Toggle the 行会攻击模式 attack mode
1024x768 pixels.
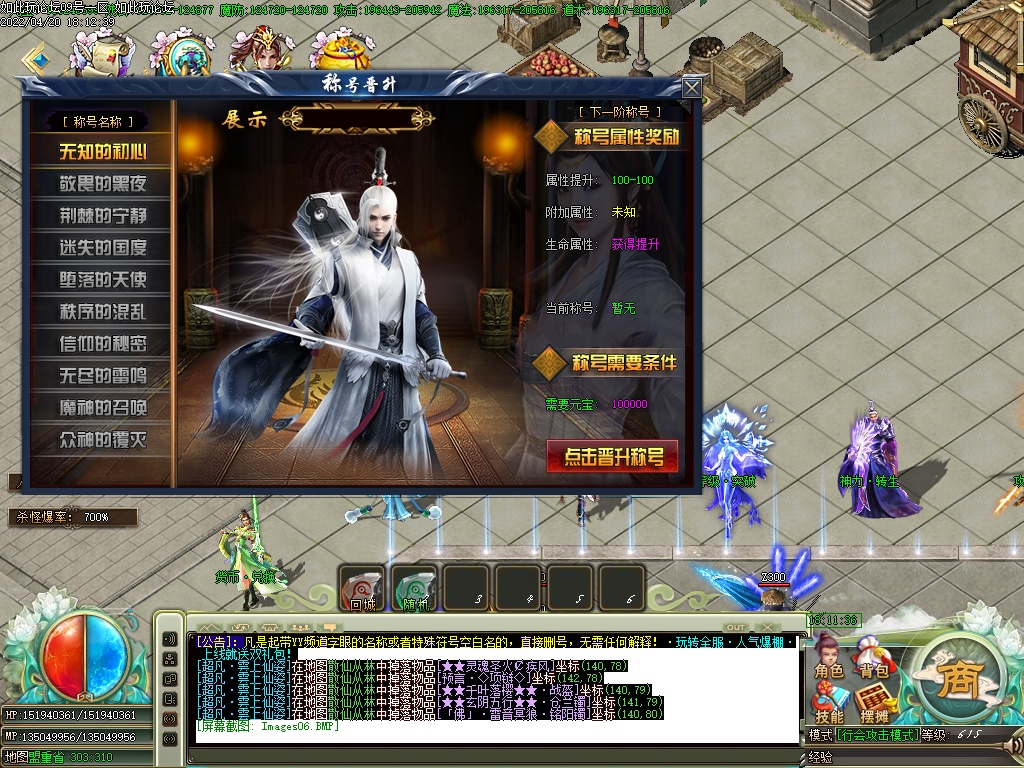pyautogui.click(x=878, y=735)
